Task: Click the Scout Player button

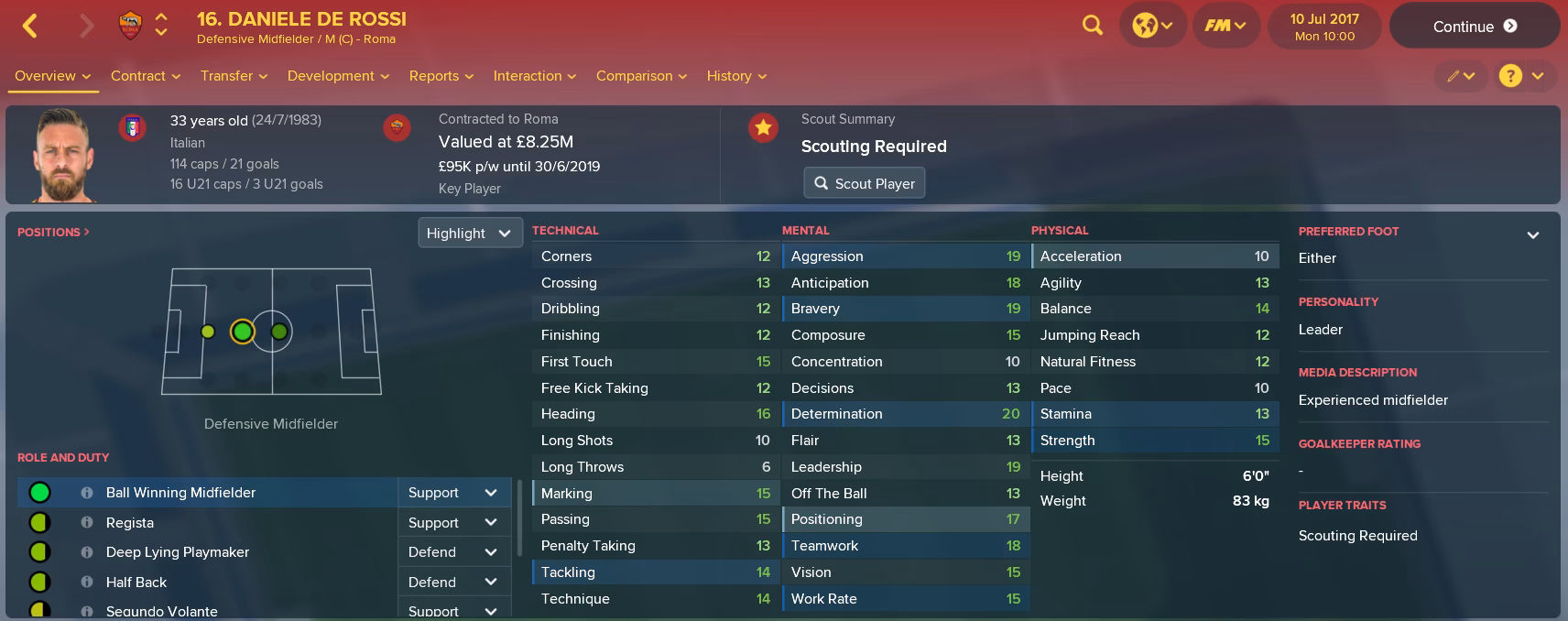Action: click(865, 183)
